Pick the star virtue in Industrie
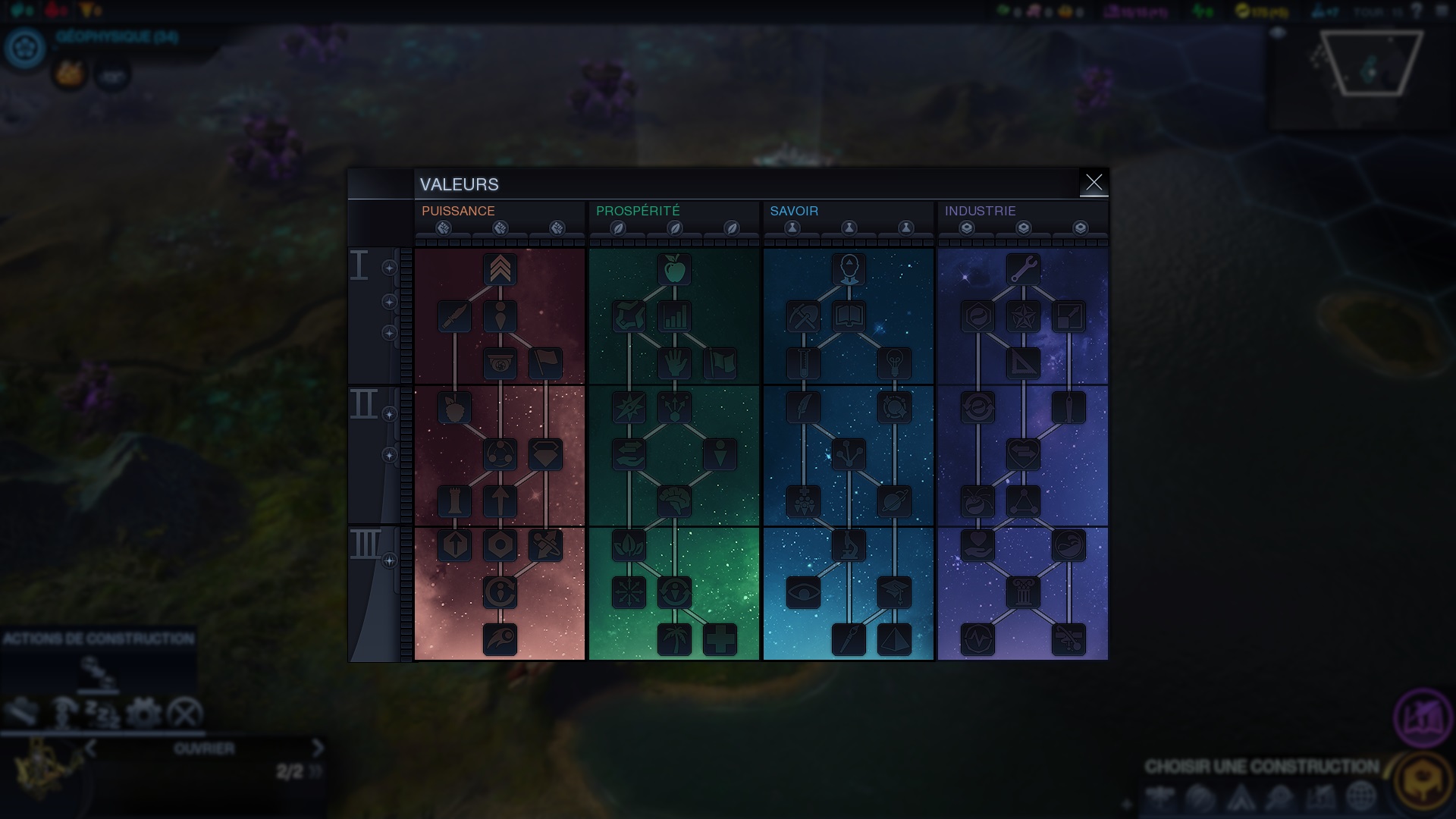Screen dimensions: 1456x819 1023,317
